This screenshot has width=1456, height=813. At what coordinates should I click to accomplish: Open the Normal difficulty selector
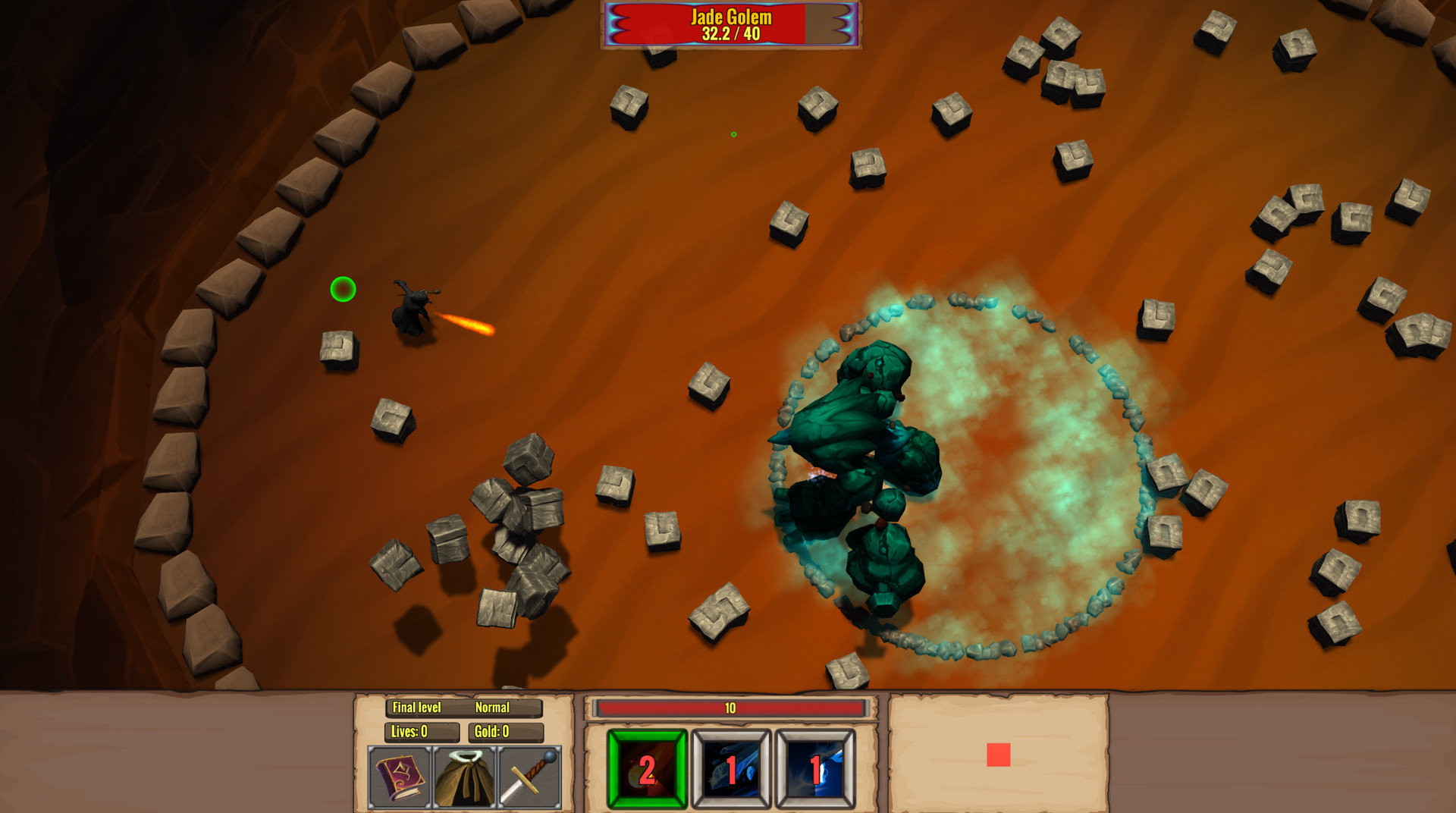[x=494, y=708]
